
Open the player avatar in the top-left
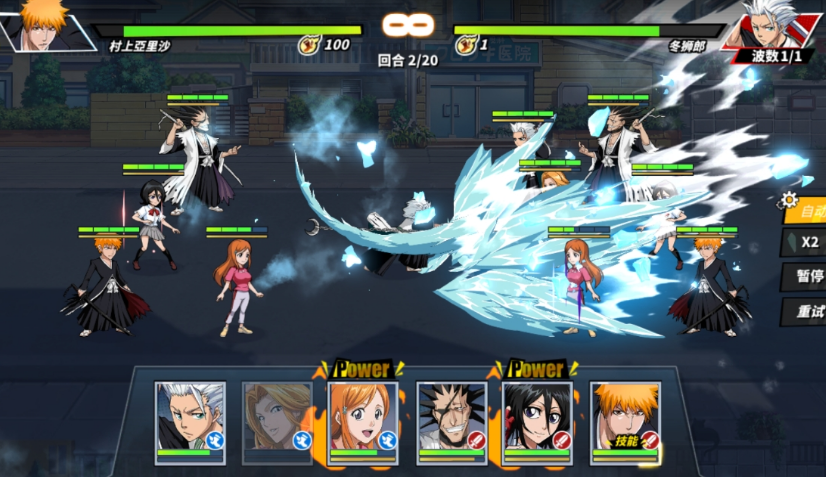pos(42,26)
